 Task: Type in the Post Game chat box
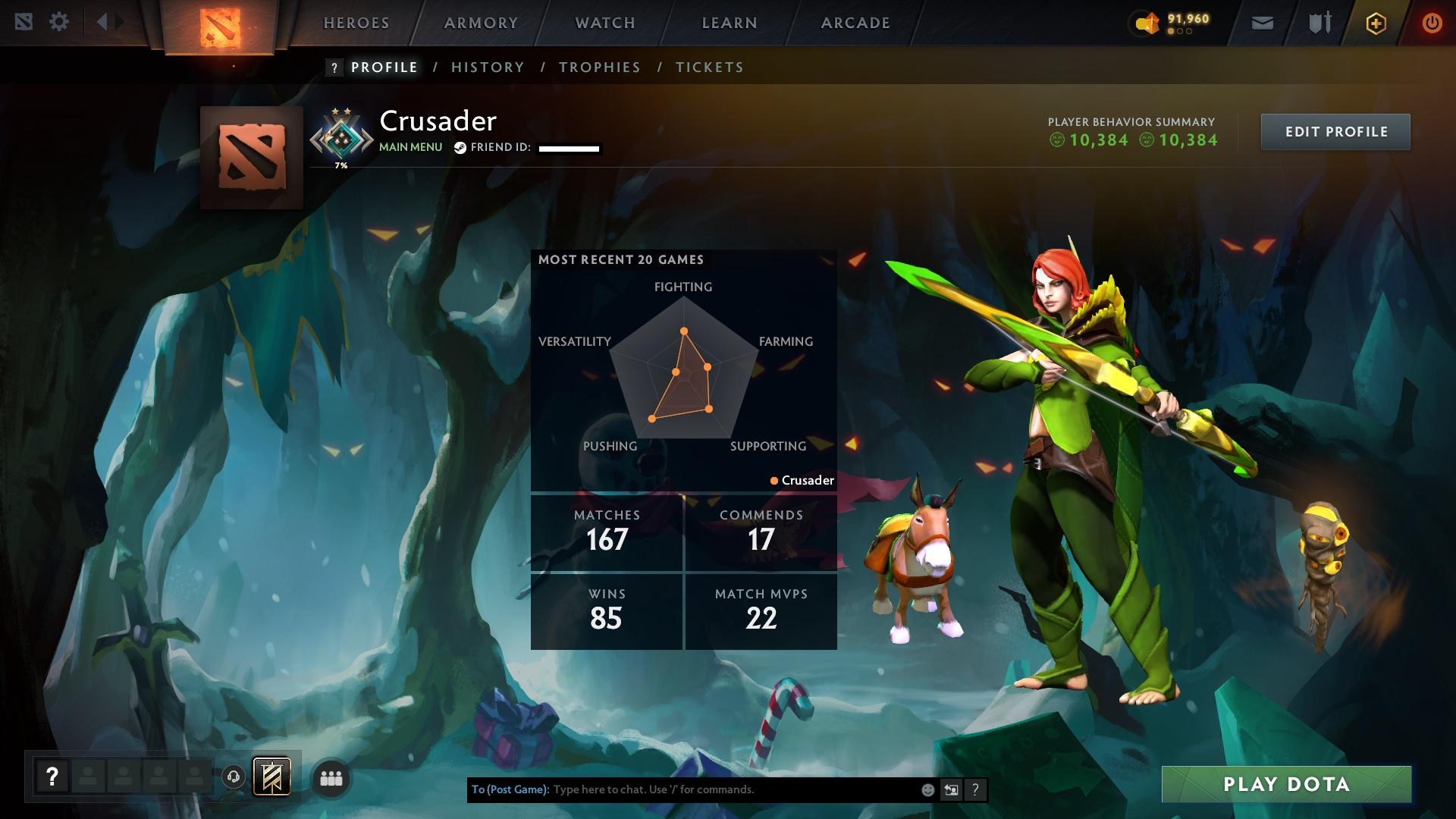[x=728, y=789]
